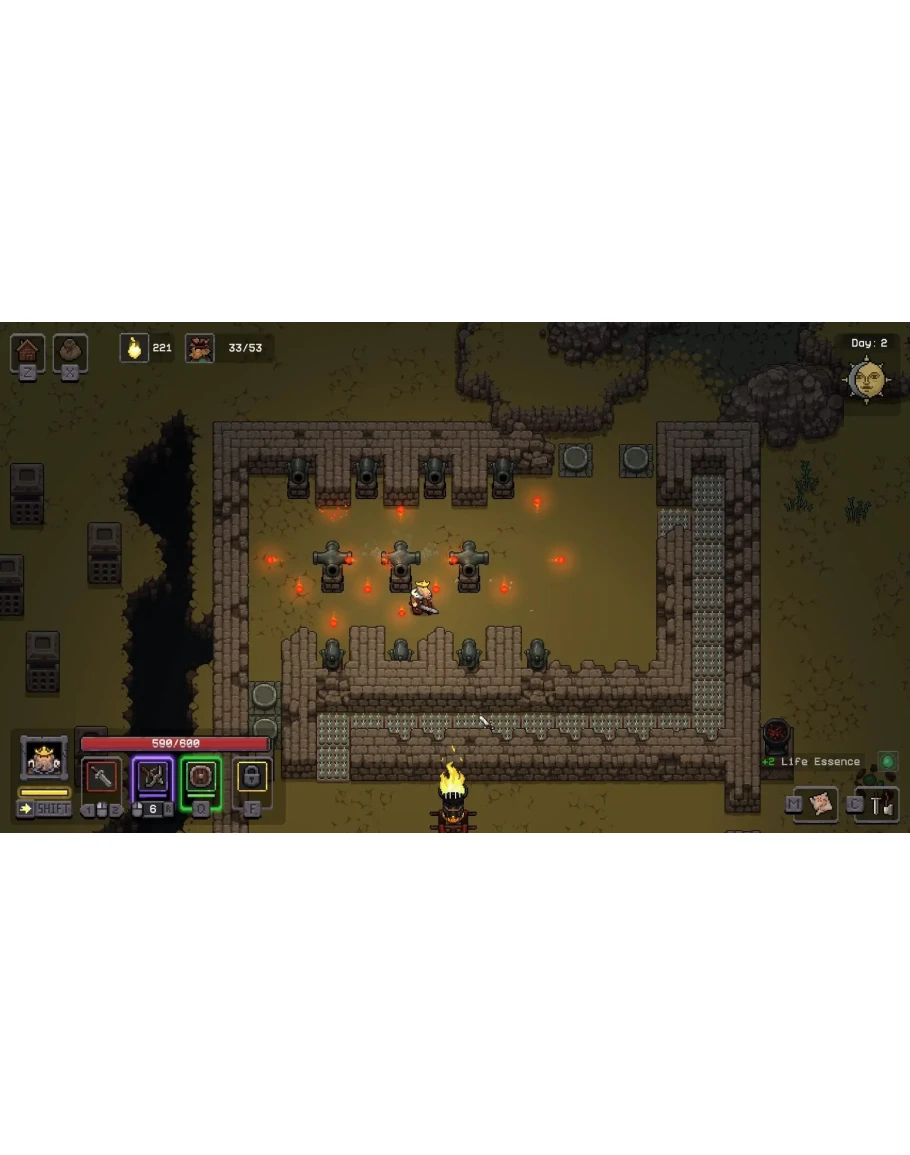Click the locked padlock ability slot
Screen dimensions: 910x1155
[251, 776]
